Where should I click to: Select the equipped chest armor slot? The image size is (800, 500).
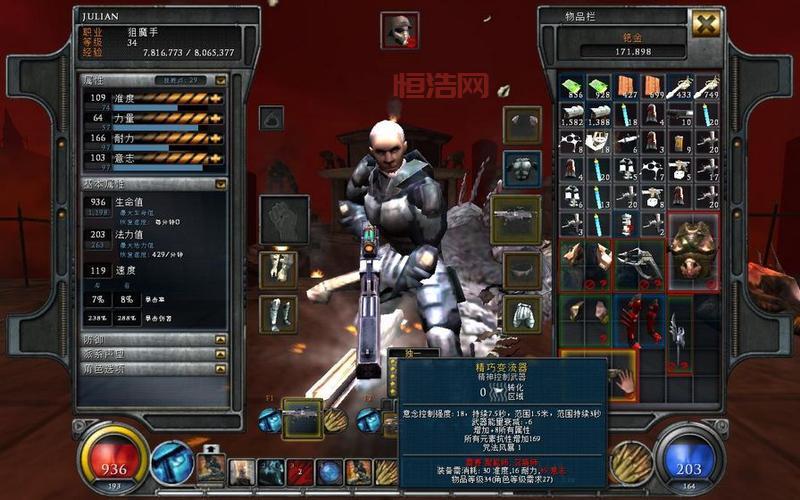tap(522, 168)
